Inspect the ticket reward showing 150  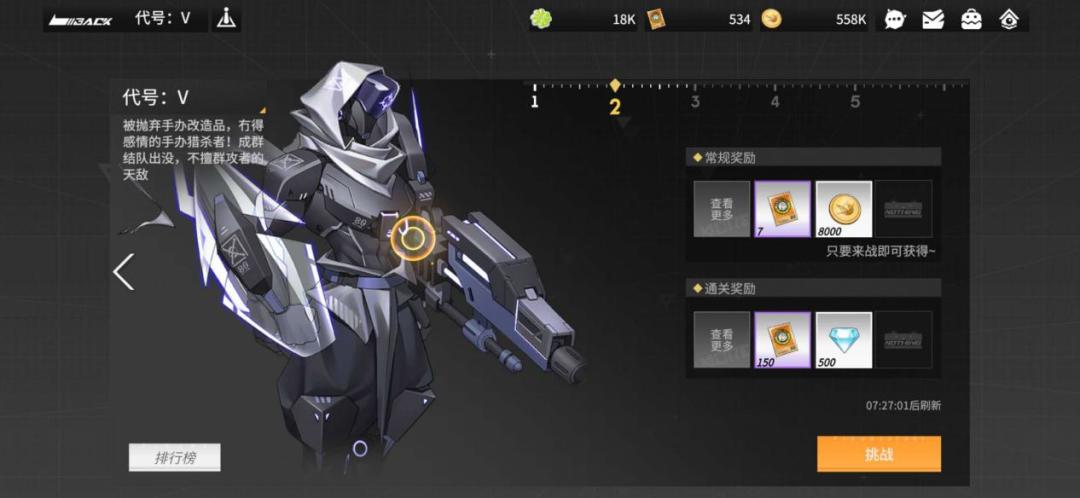782,340
